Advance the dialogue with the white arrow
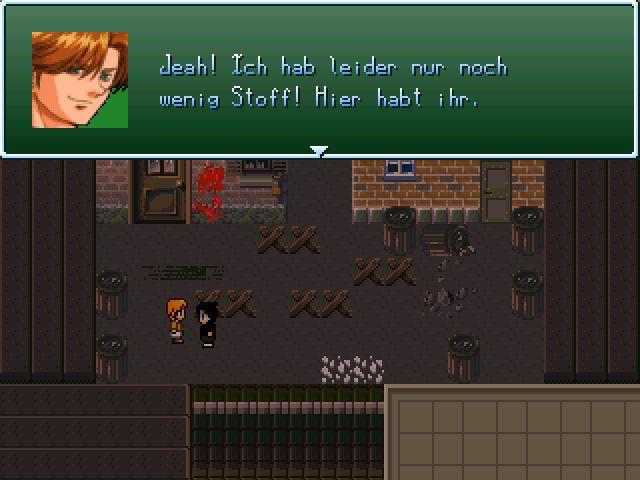Image resolution: width=640 pixels, height=480 pixels. pos(319,151)
